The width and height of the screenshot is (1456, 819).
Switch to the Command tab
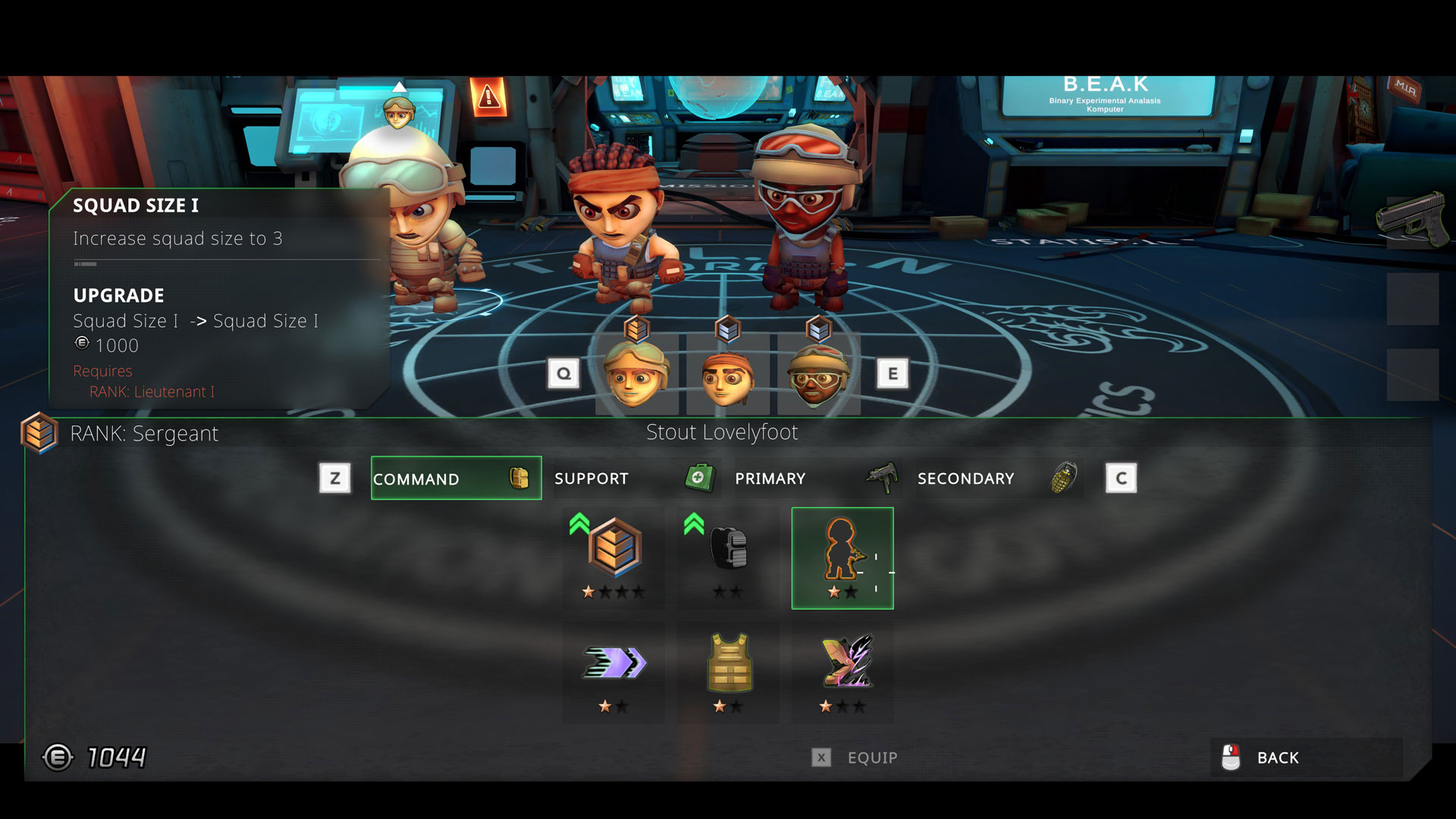[456, 479]
